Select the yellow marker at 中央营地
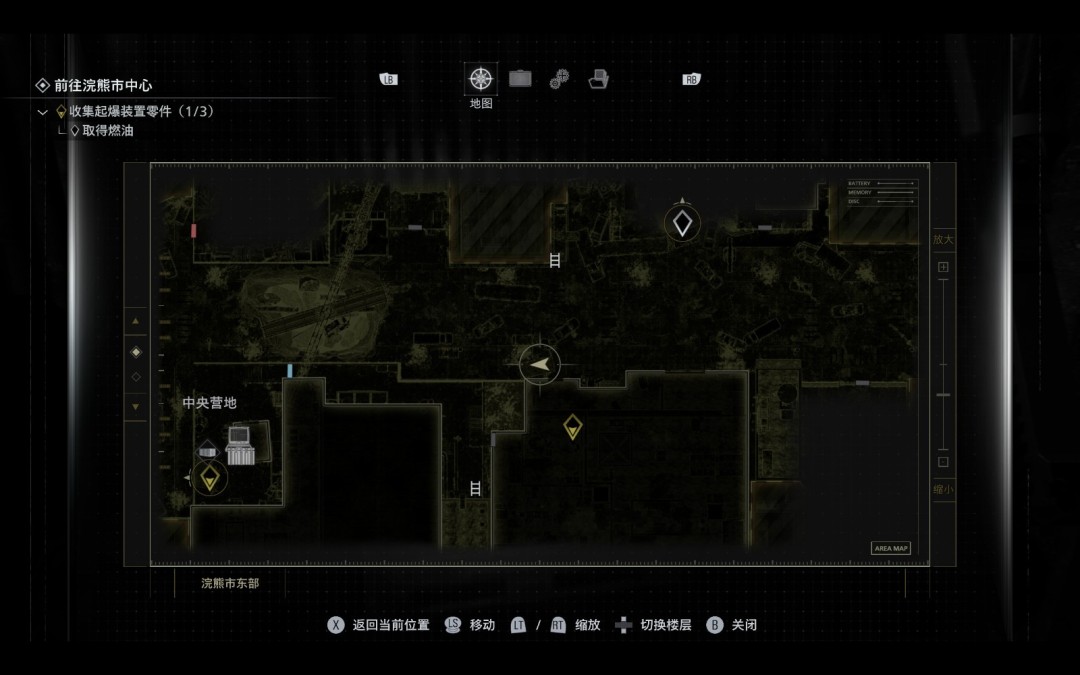This screenshot has height=675, width=1080. 209,478
